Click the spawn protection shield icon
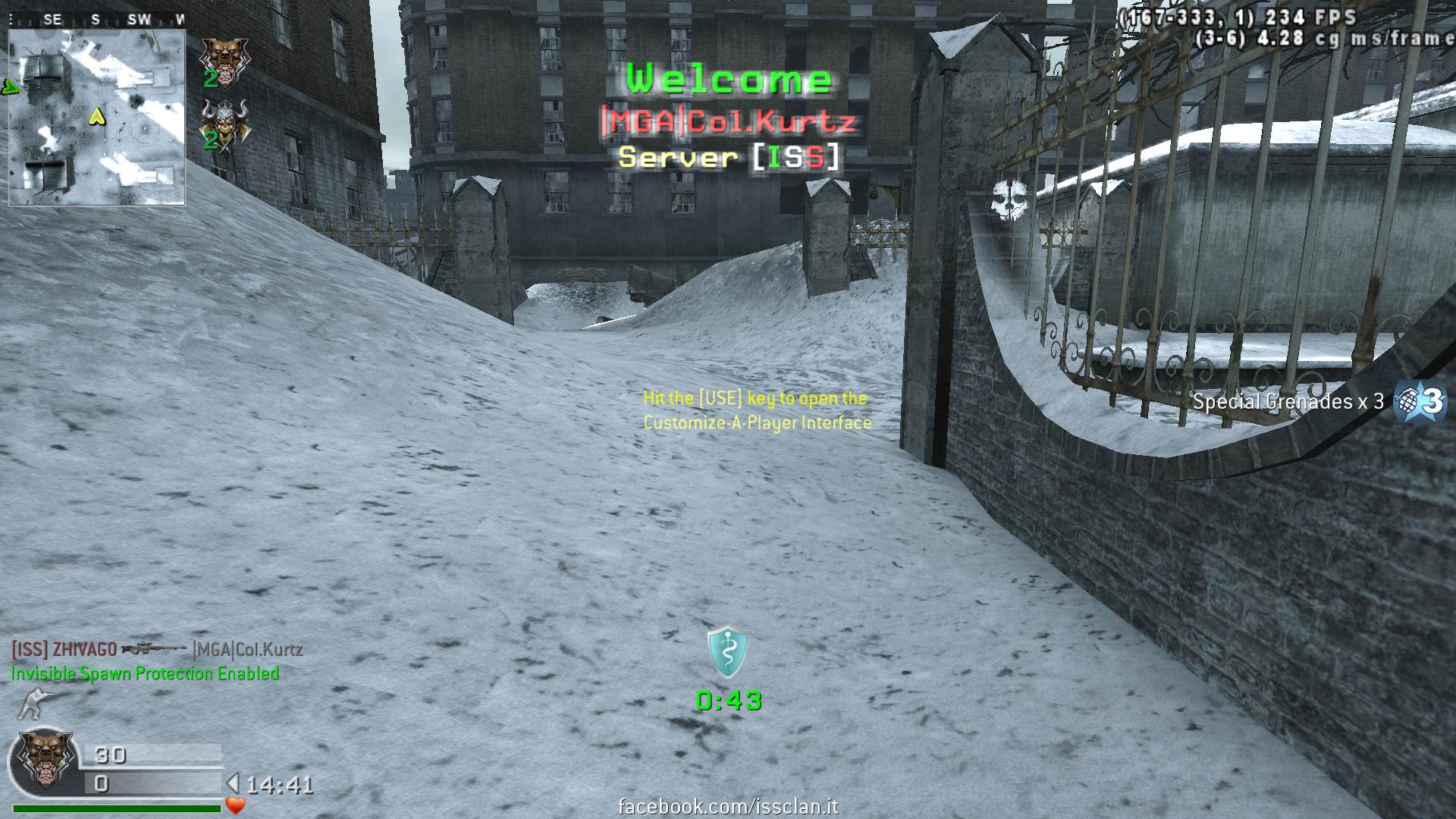Viewport: 1456px width, 819px height. [x=727, y=651]
